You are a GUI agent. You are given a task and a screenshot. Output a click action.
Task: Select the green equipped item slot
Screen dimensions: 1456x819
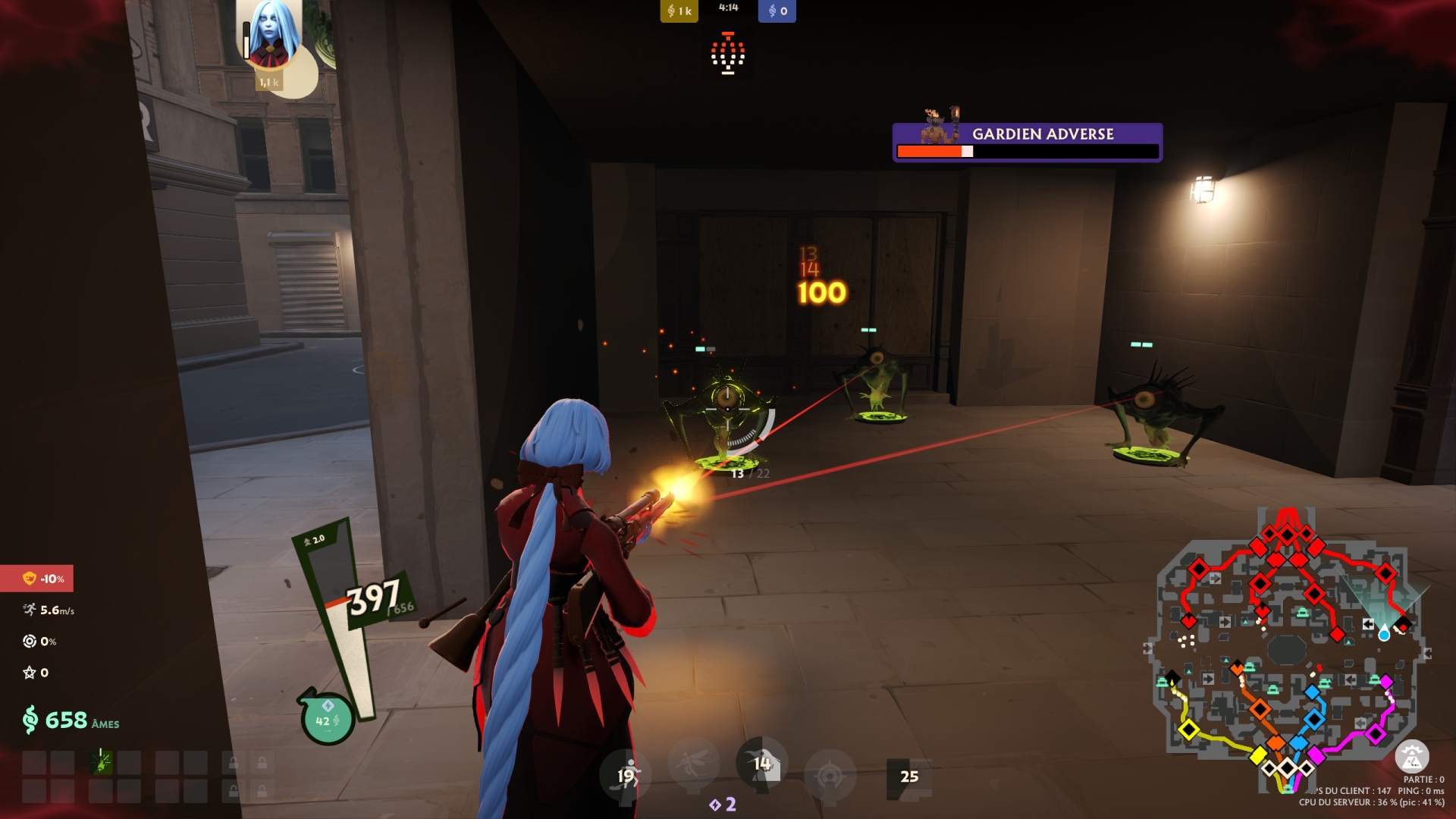tap(101, 761)
